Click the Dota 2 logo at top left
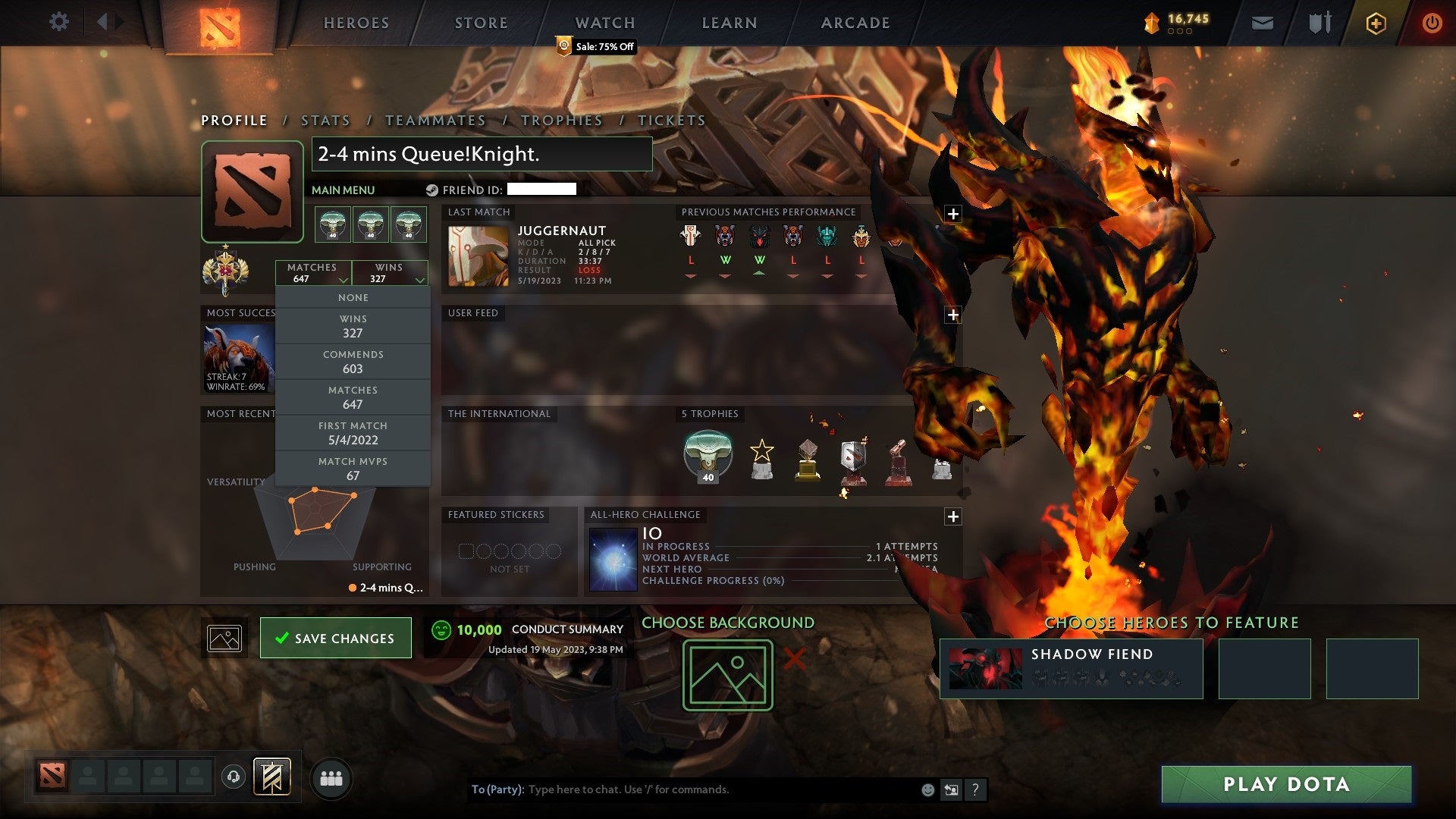 (219, 23)
